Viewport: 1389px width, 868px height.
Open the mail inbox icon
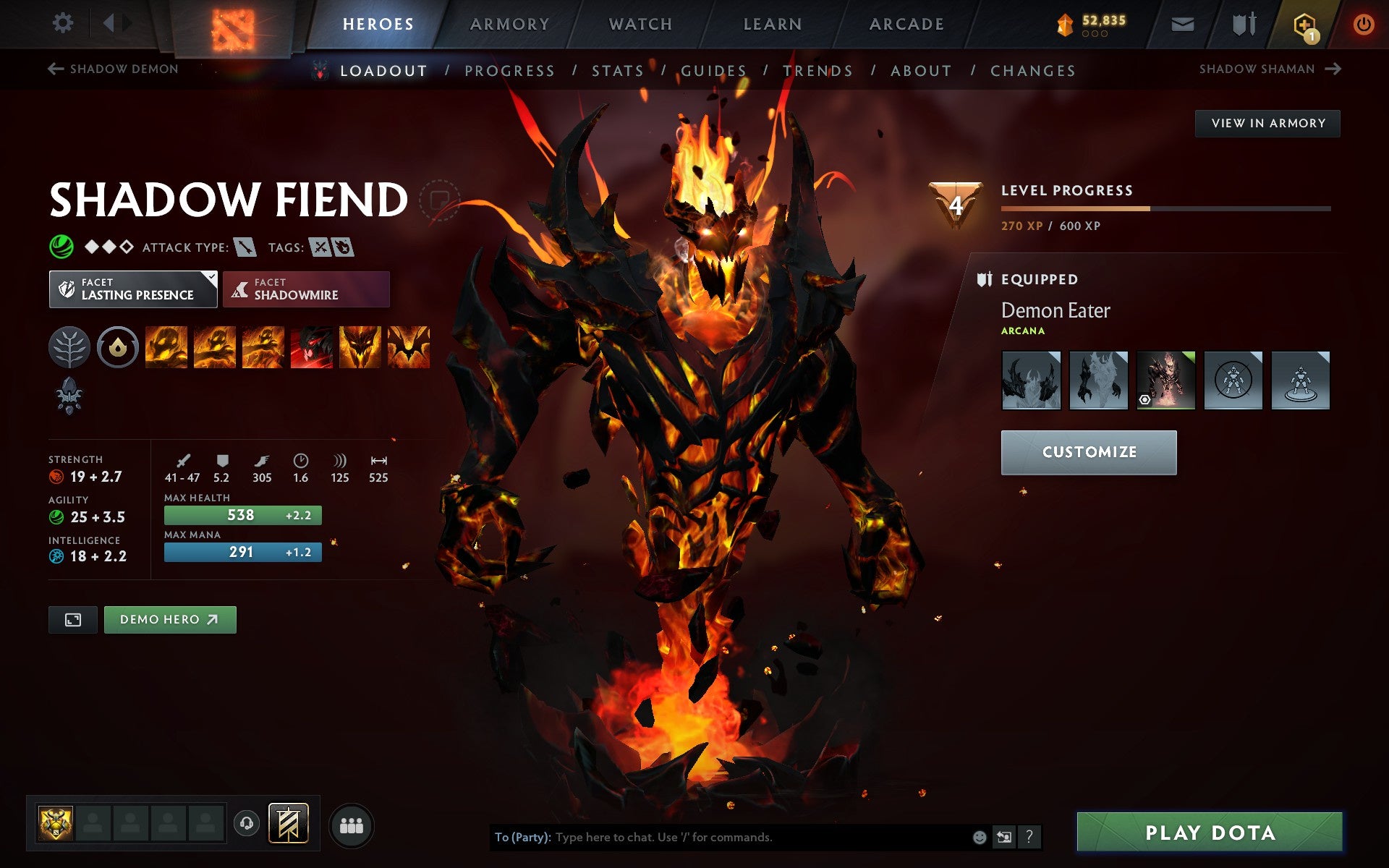[x=1182, y=23]
